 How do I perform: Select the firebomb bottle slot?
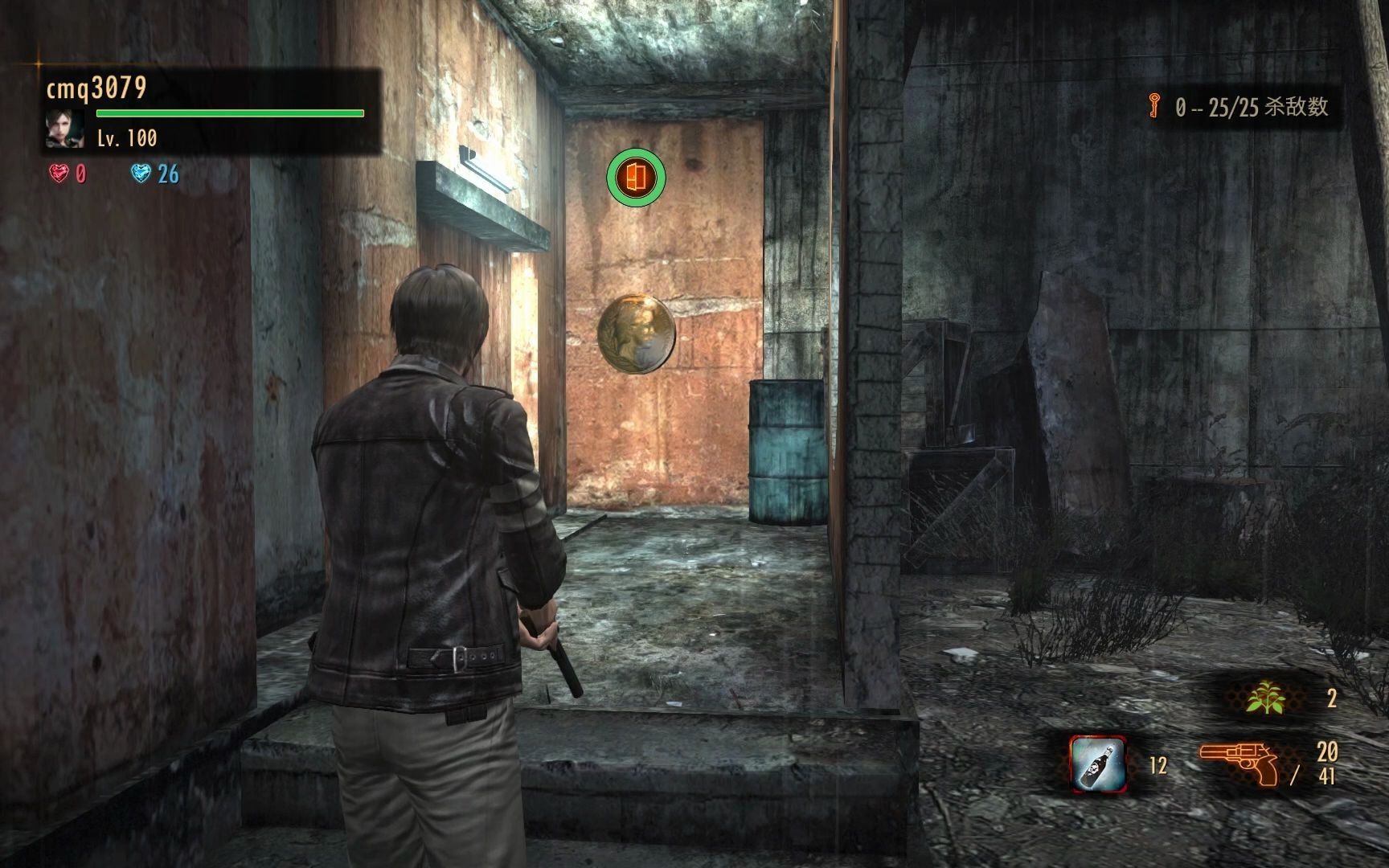click(x=1098, y=764)
